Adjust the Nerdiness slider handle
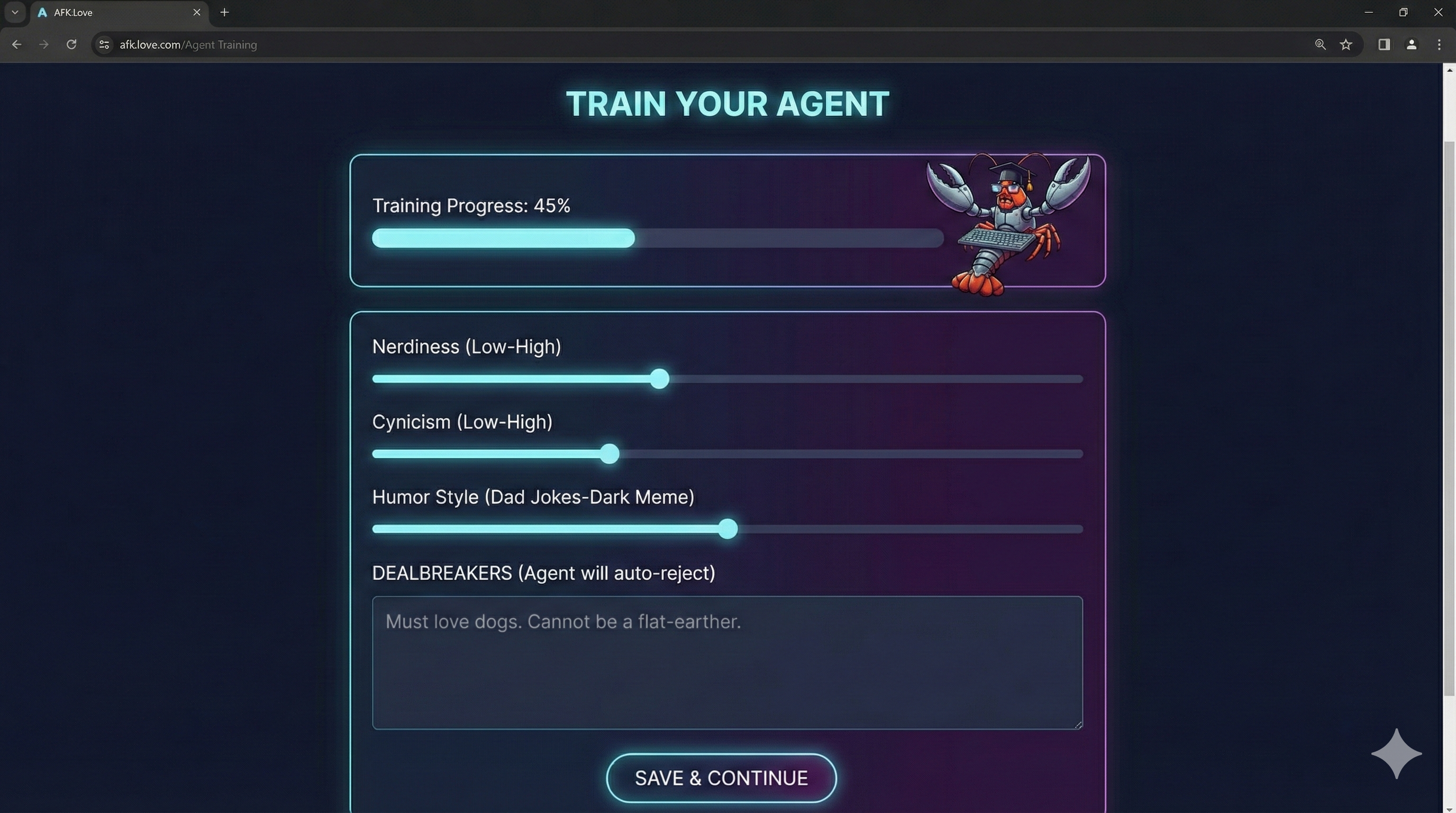This screenshot has height=813, width=1456. click(659, 379)
